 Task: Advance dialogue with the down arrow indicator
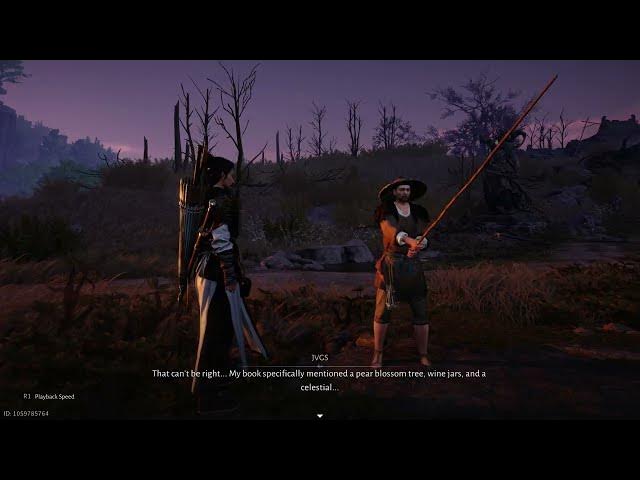point(320,415)
